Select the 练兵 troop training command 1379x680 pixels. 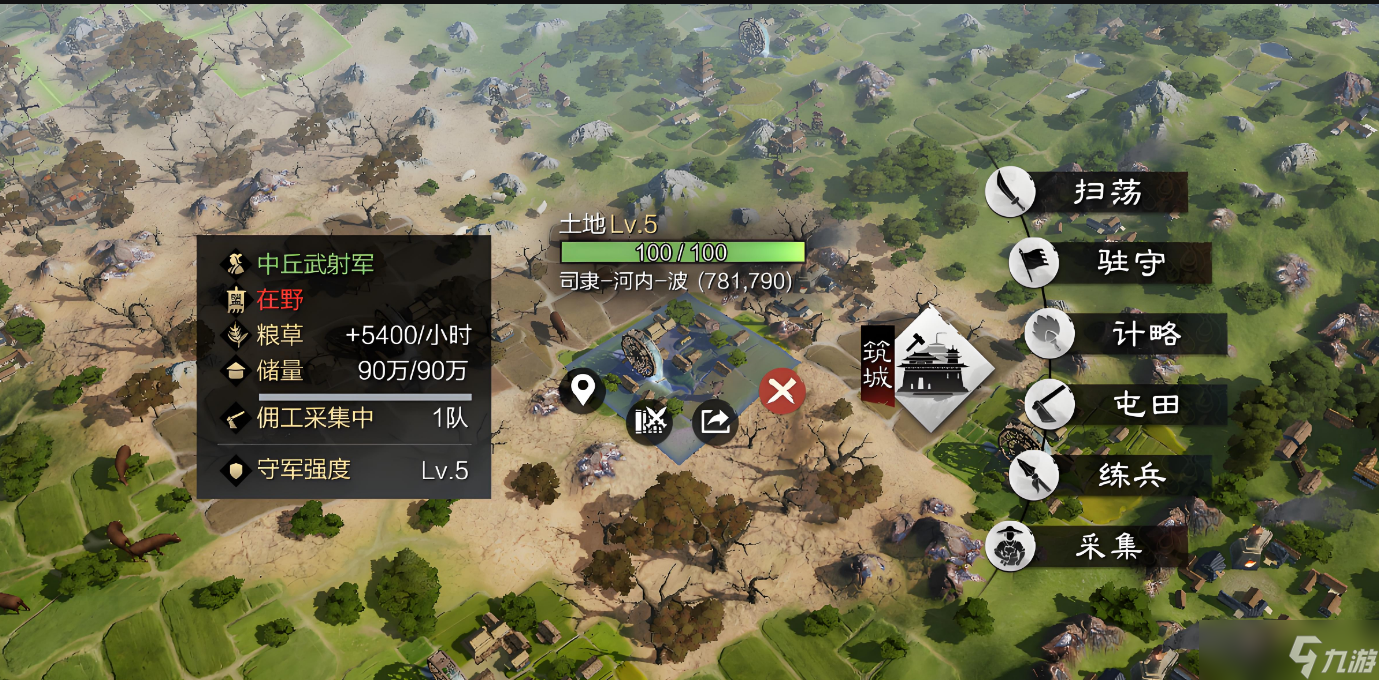tap(1108, 476)
